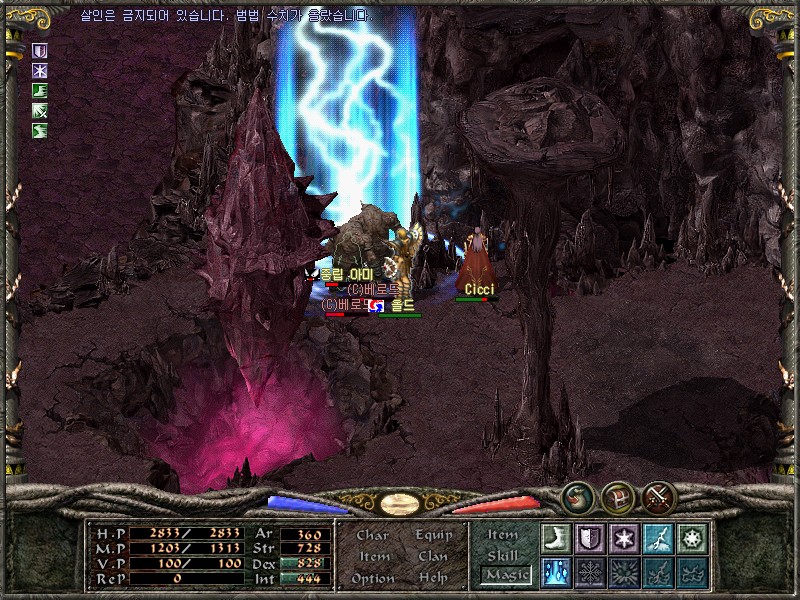Switch to the Item hotbar tab
Image resolution: width=800 pixels, height=600 pixels.
coord(503,535)
